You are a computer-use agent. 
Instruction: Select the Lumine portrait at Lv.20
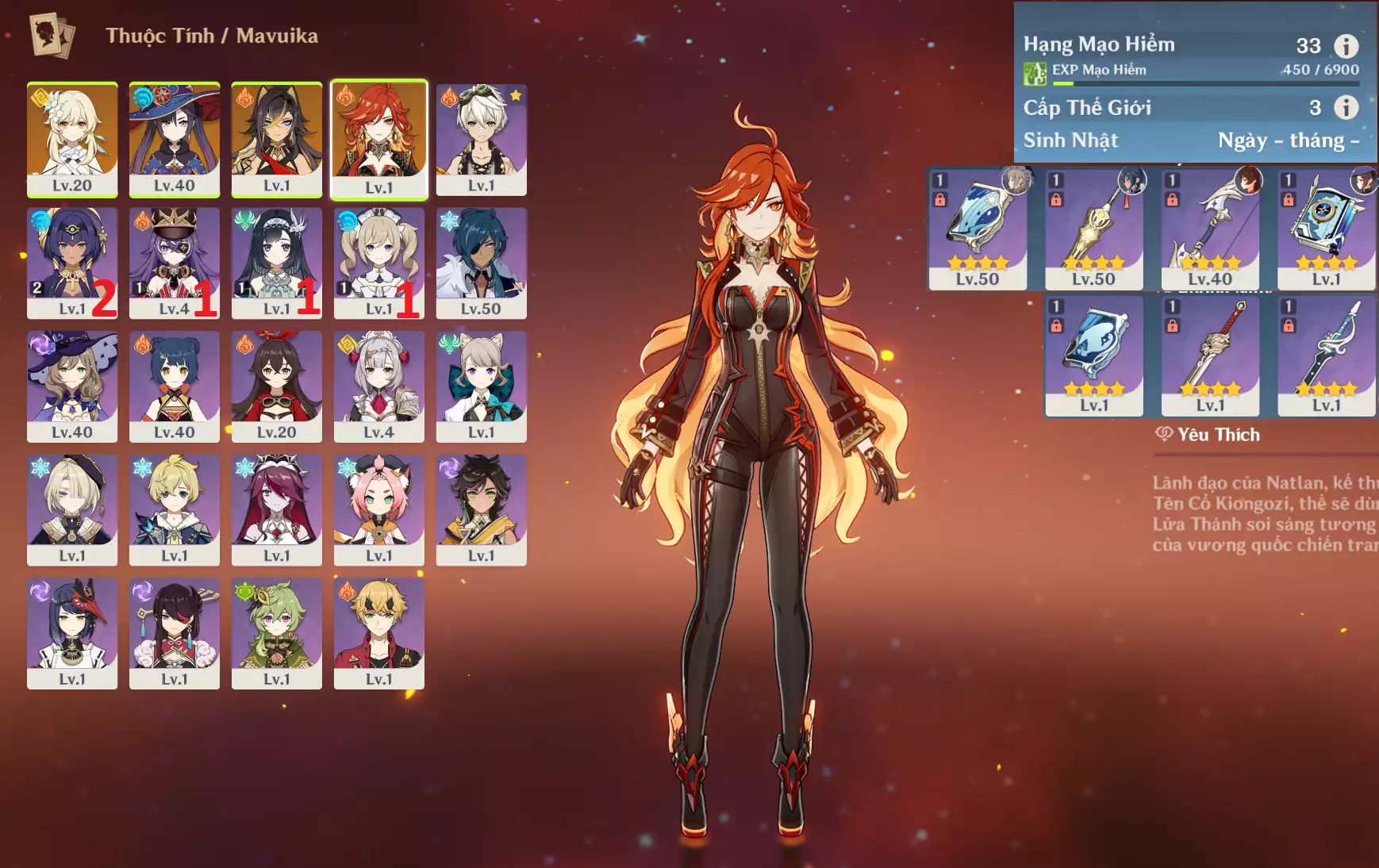click(x=72, y=139)
